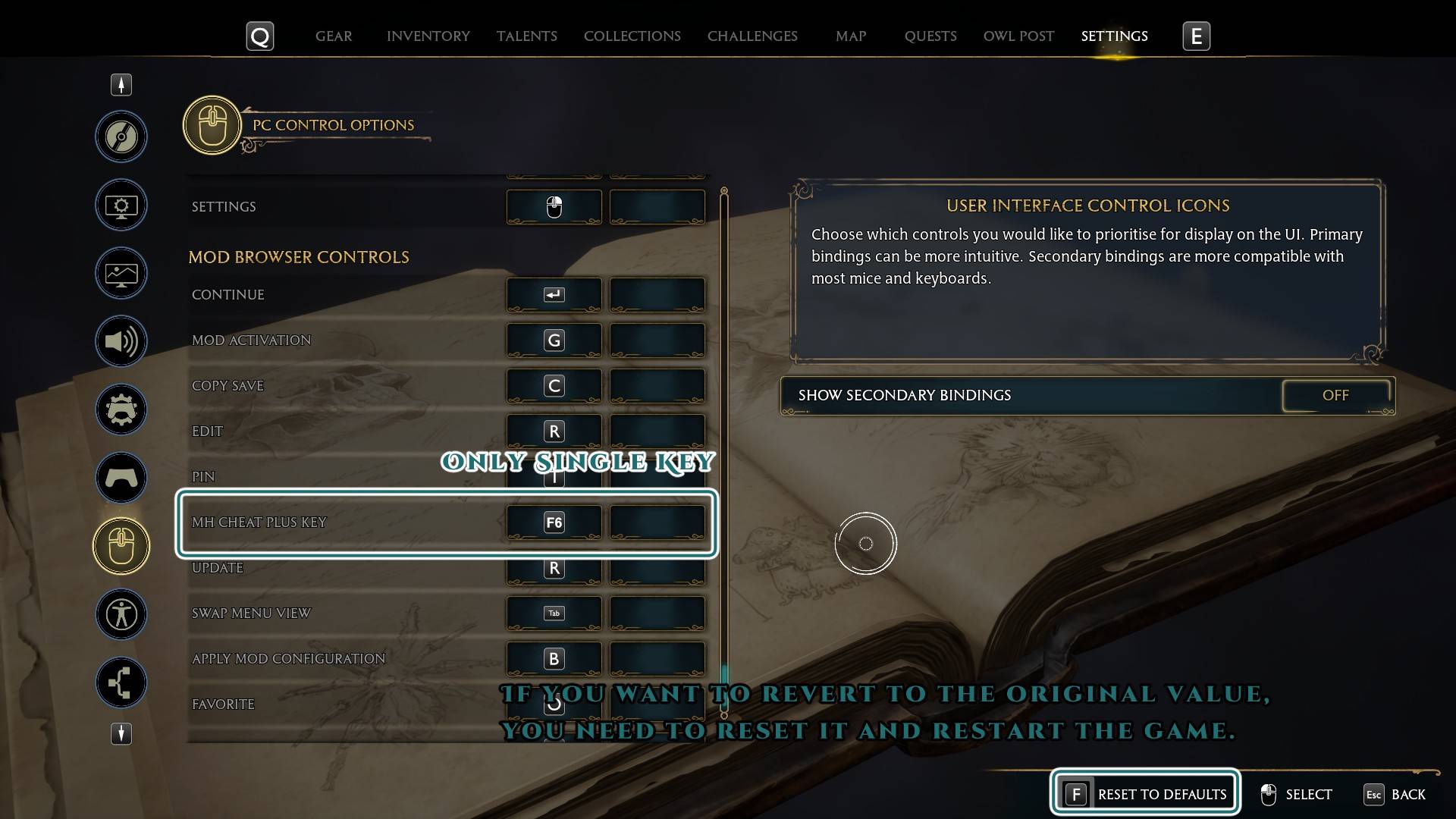Click the Q shortcut icon next to Gear
Screen dimensions: 1456x819
(259, 36)
